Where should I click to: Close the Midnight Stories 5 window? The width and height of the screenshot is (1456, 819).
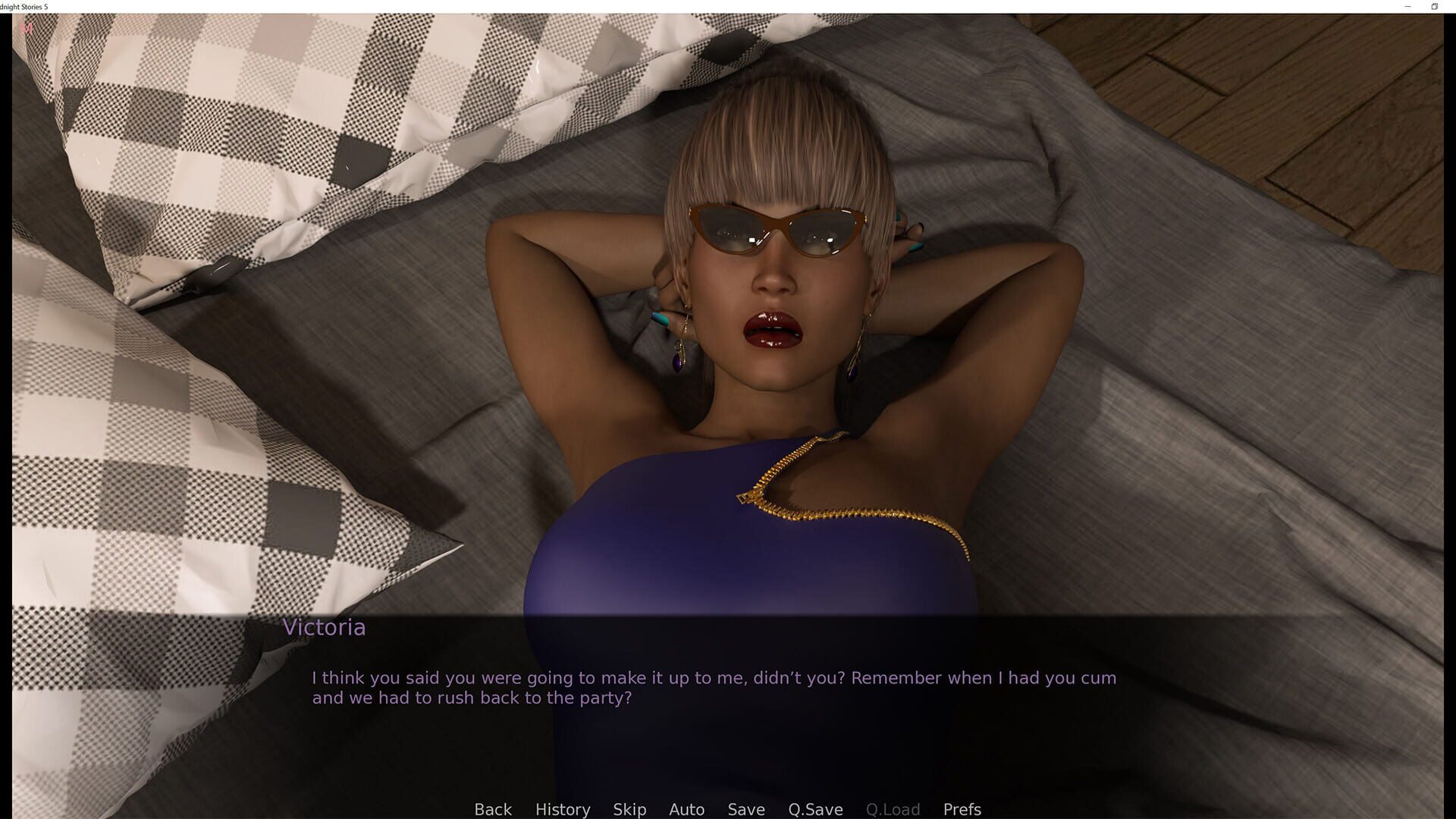point(1453,7)
